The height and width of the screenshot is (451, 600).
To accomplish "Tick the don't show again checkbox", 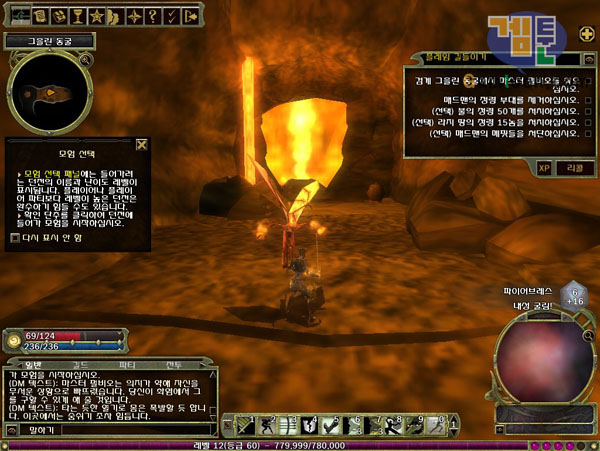I will [x=13, y=237].
